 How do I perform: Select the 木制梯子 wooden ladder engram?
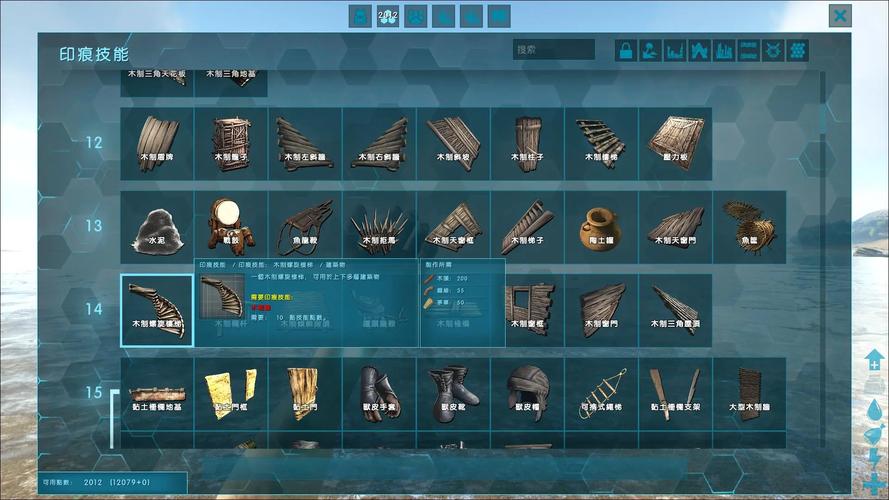tap(527, 227)
